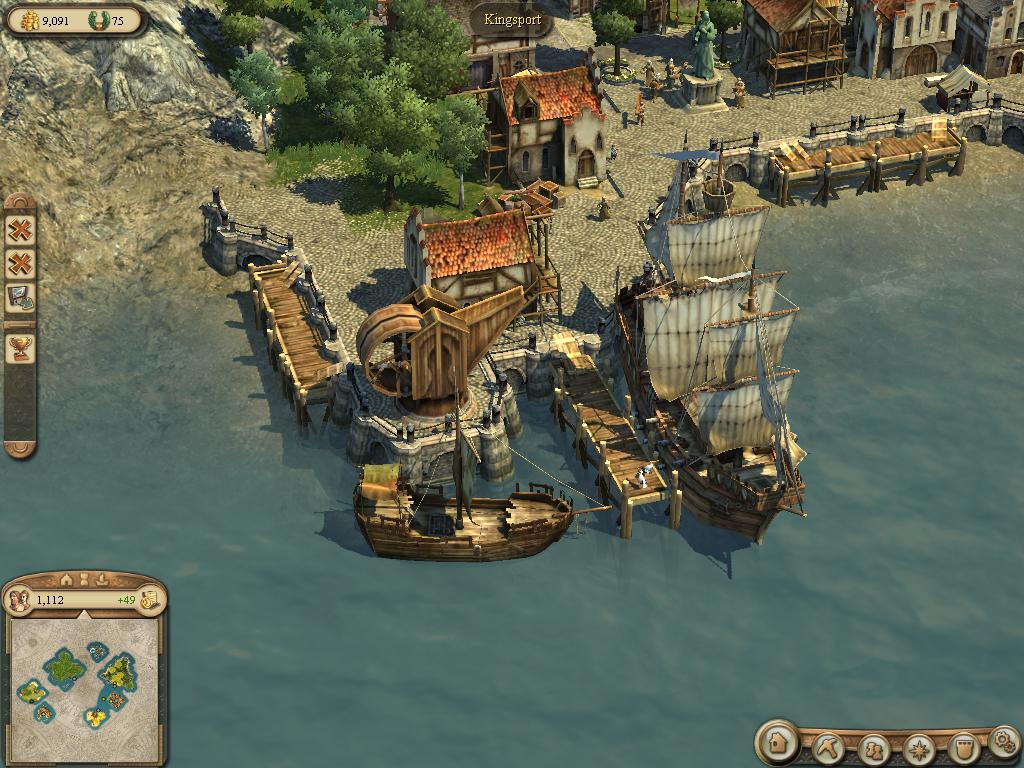The image size is (1024, 768).
Task: Open the coins and scroll balance icon
Action: pyautogui.click(x=150, y=600)
